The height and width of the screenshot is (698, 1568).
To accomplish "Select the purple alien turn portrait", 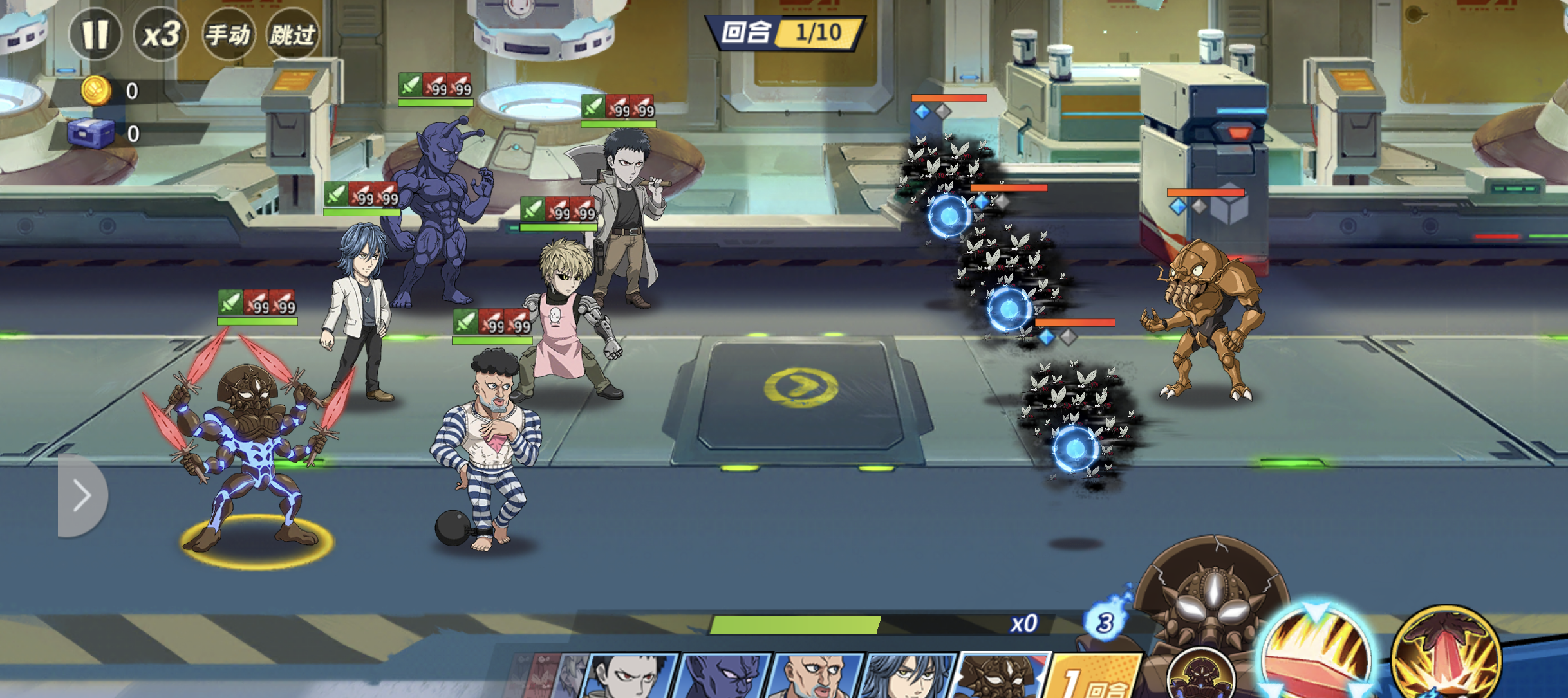I will [x=725, y=675].
